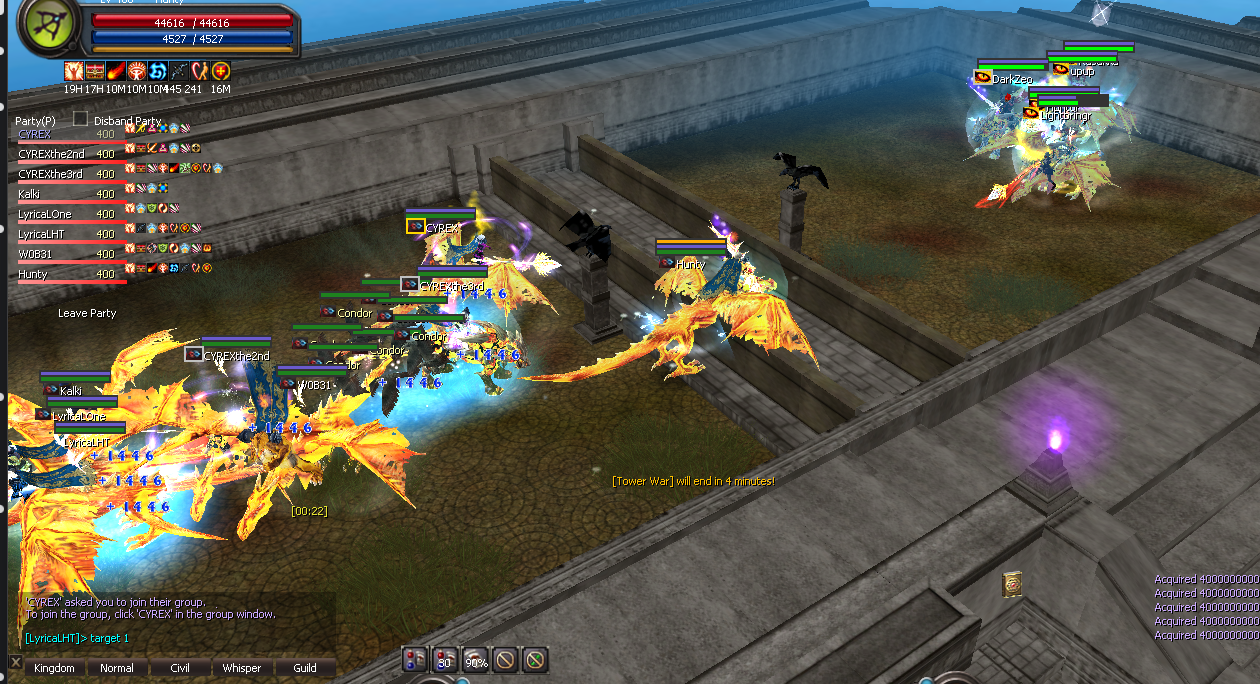Select the Normal chat tab
The image size is (1260, 684).
pos(117,668)
